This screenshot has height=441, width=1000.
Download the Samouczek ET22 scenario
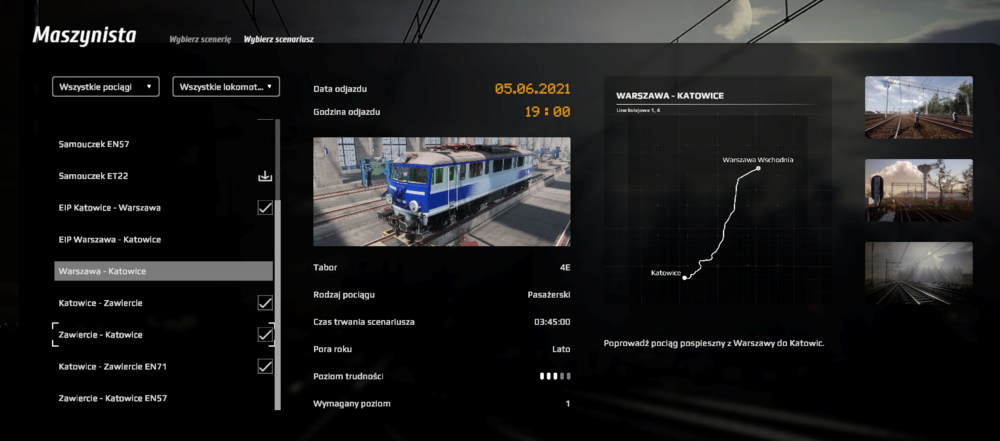[265, 176]
